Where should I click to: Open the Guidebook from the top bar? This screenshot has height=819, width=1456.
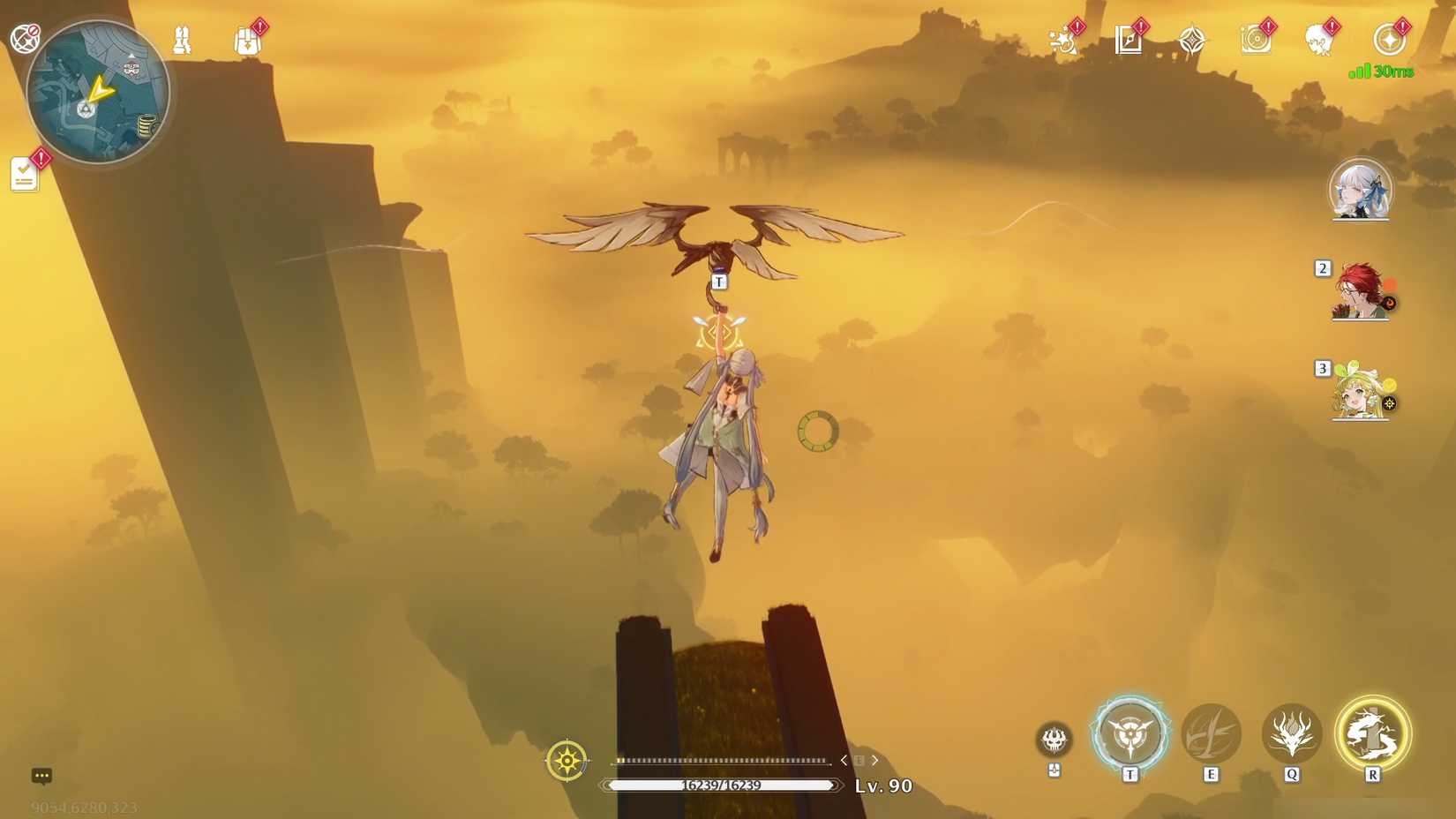1129,39
